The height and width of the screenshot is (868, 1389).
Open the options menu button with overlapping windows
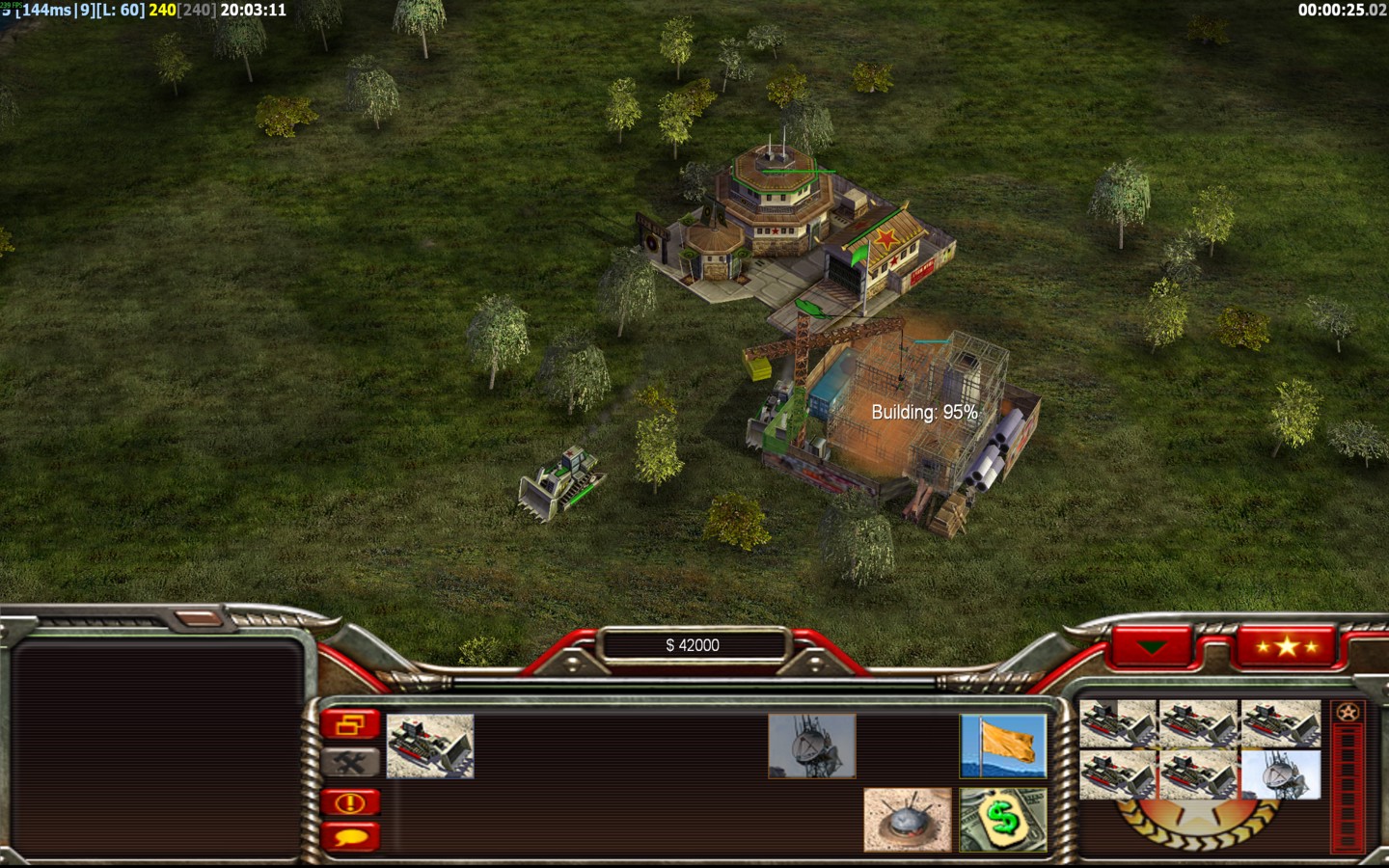point(350,724)
